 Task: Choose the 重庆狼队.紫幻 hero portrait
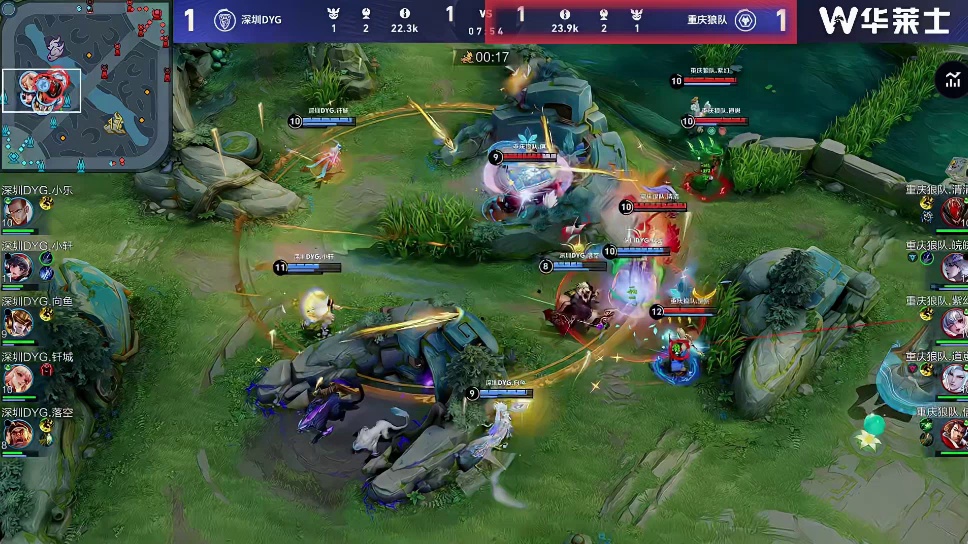(952, 322)
